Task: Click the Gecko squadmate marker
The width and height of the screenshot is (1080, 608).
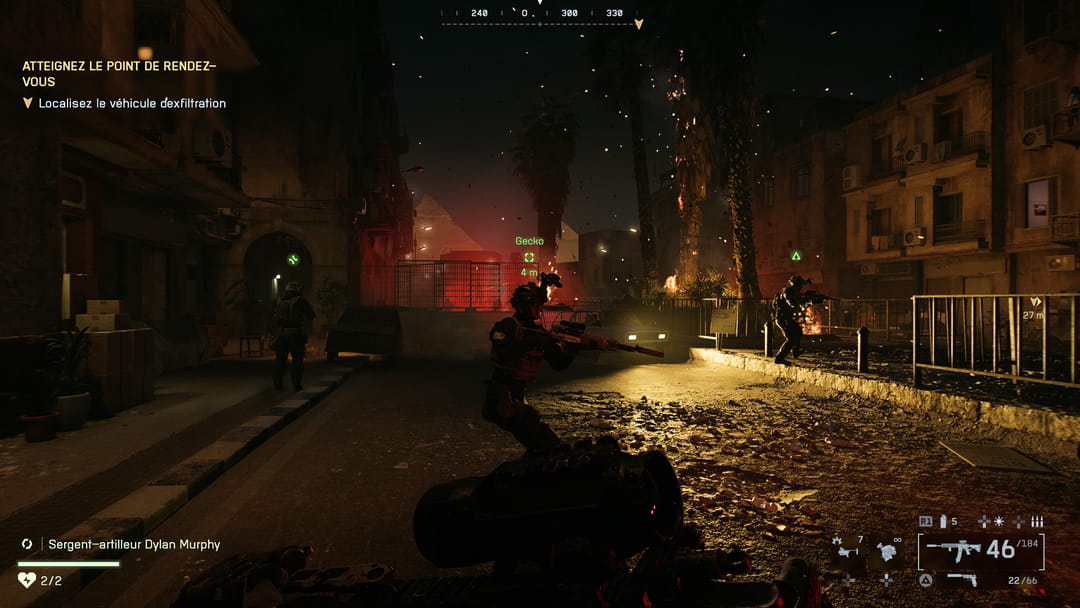Action: point(529,257)
